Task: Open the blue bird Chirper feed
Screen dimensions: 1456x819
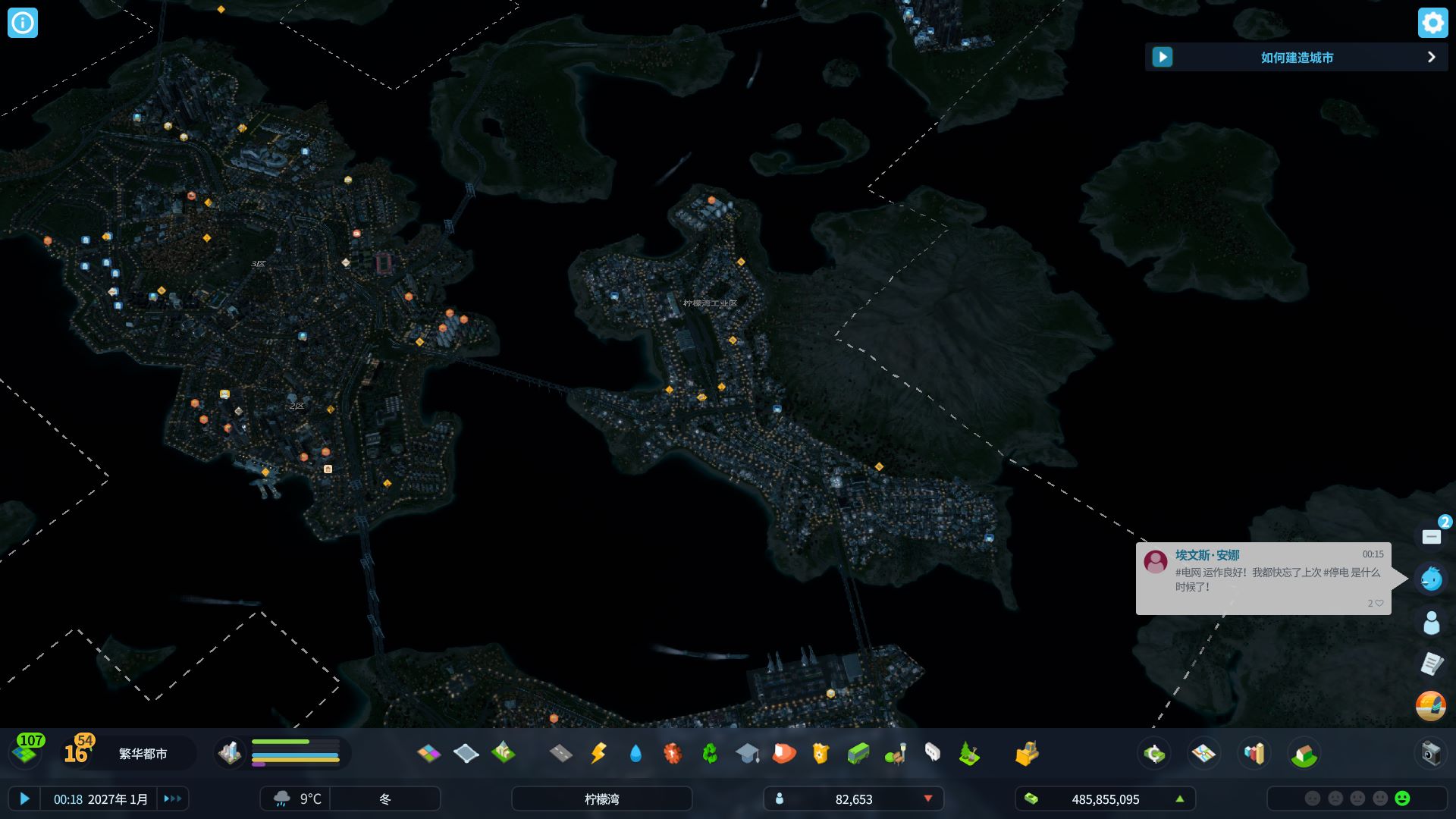Action: click(1431, 579)
